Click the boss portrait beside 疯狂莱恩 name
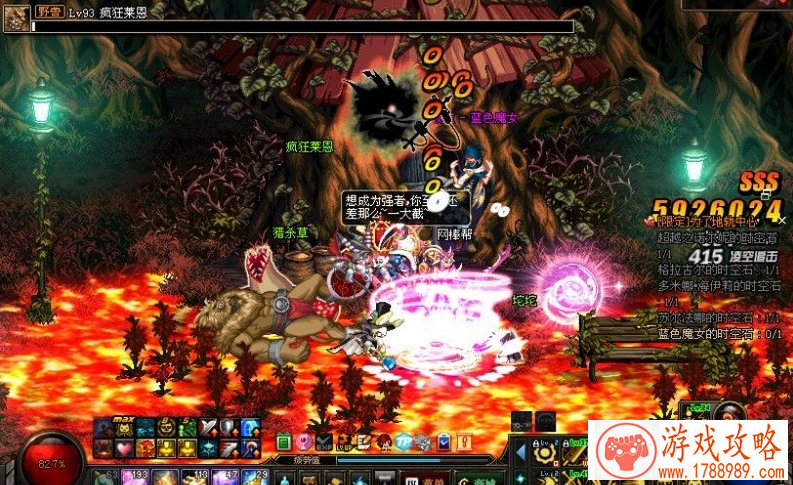This screenshot has height=485, width=793. pos(17,18)
